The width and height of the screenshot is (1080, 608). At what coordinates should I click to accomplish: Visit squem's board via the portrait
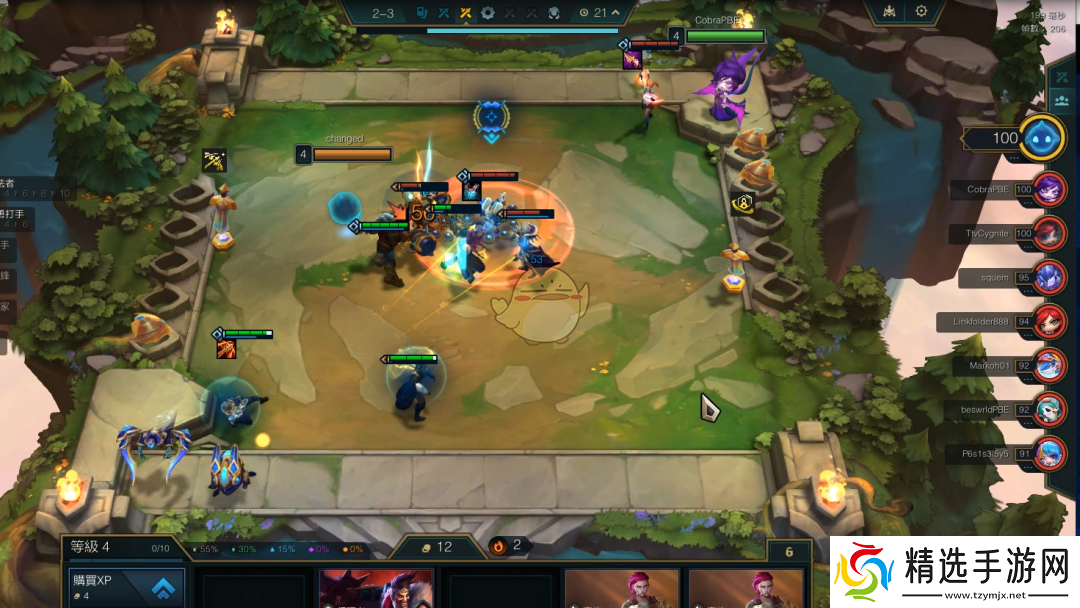click(x=1050, y=277)
